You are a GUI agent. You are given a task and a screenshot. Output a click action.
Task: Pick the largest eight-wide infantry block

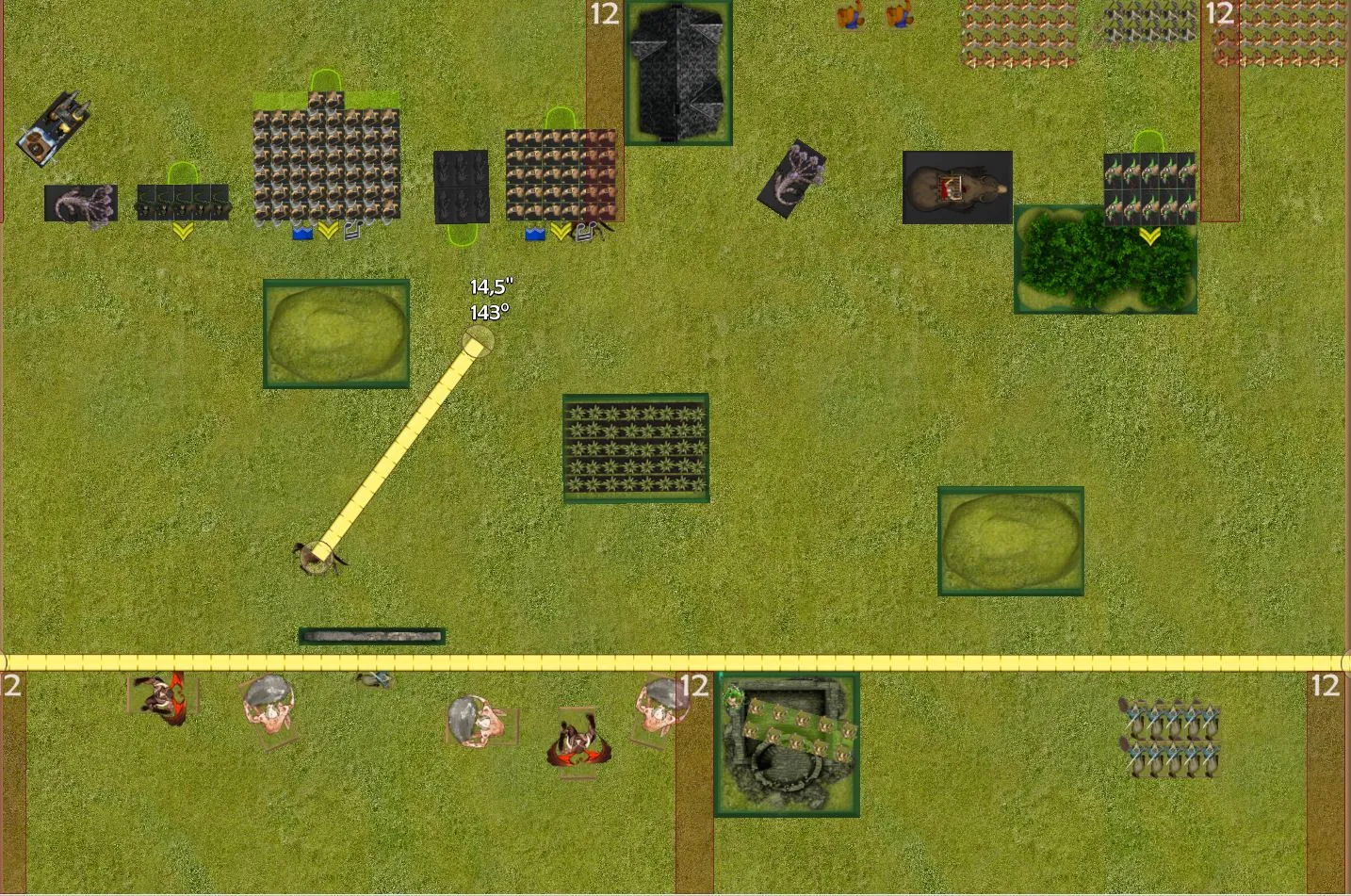[x=326, y=166]
